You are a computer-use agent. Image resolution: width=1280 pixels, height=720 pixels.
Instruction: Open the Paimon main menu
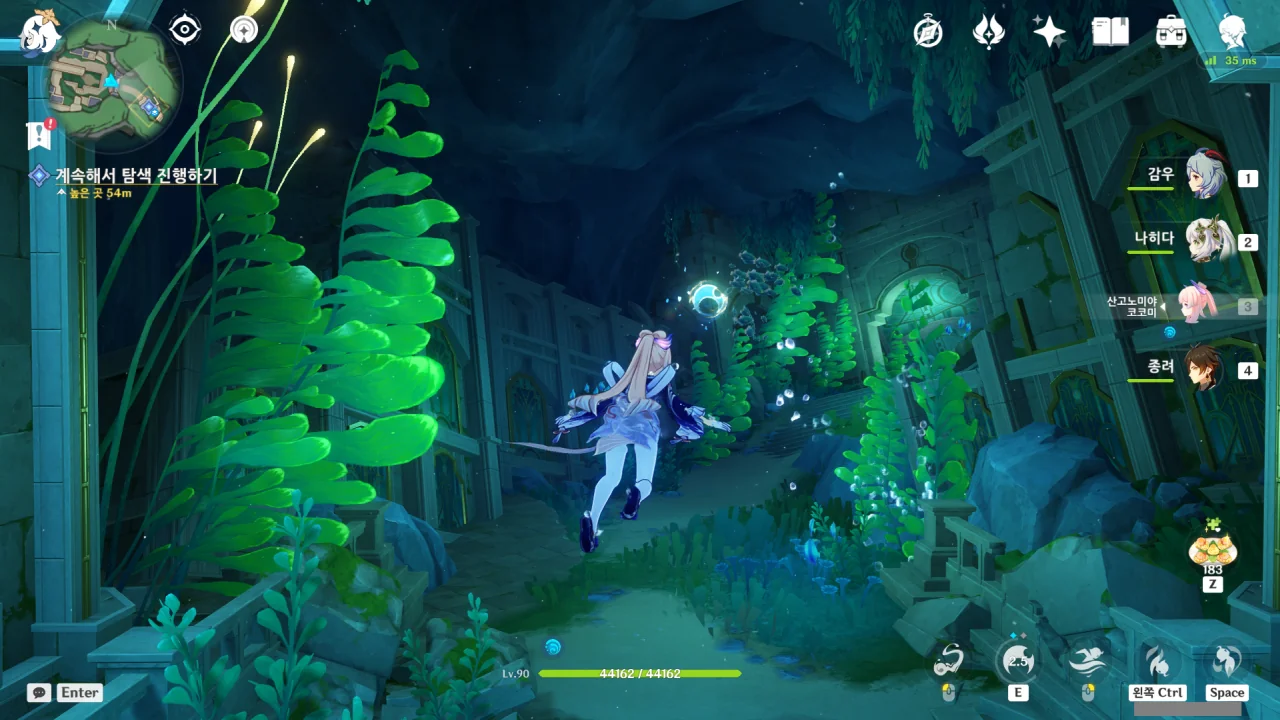click(40, 32)
